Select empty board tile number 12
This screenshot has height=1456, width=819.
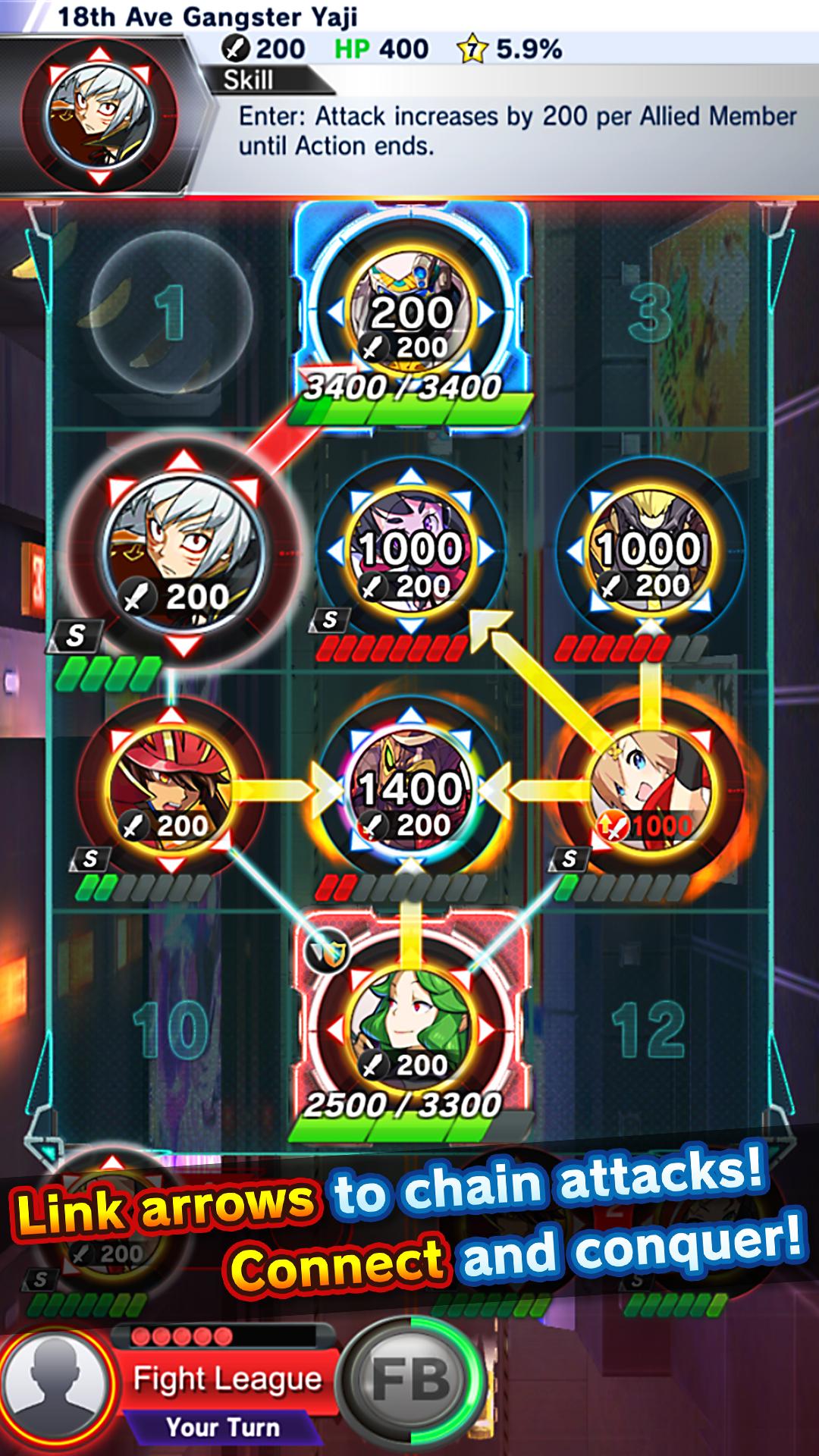pos(651,1030)
